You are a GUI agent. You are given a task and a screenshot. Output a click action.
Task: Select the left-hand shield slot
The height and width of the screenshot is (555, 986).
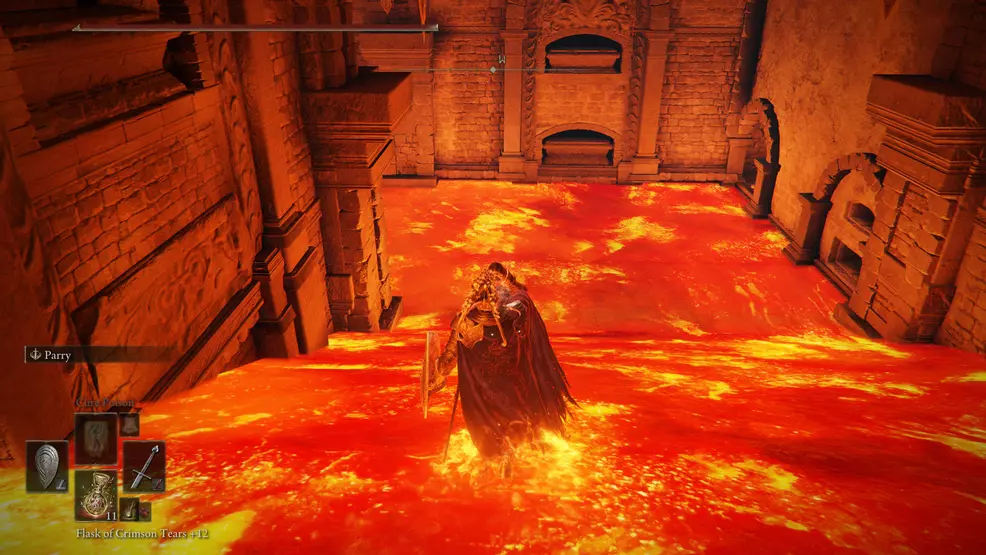point(47,465)
